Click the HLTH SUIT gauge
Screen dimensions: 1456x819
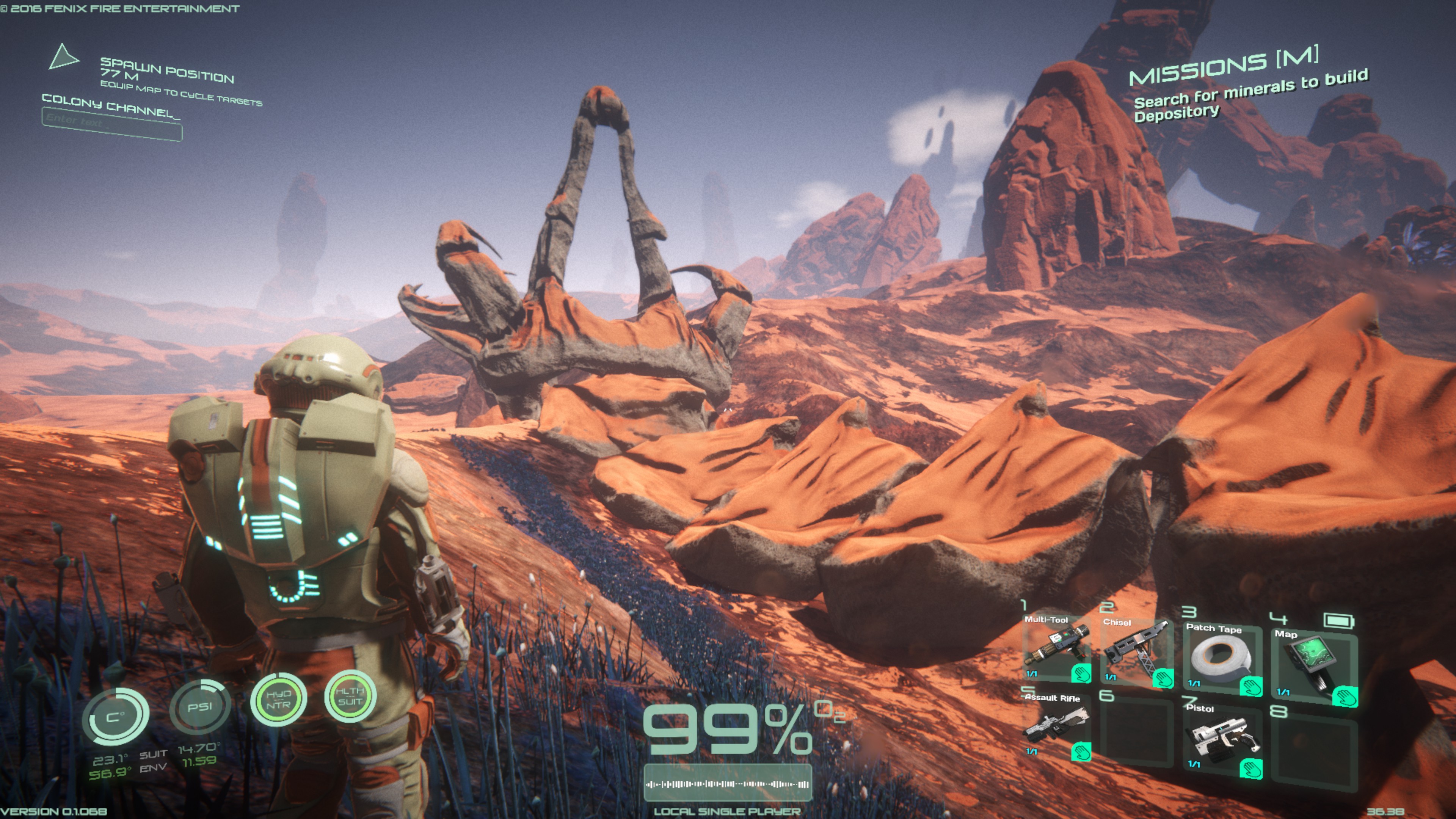click(350, 696)
